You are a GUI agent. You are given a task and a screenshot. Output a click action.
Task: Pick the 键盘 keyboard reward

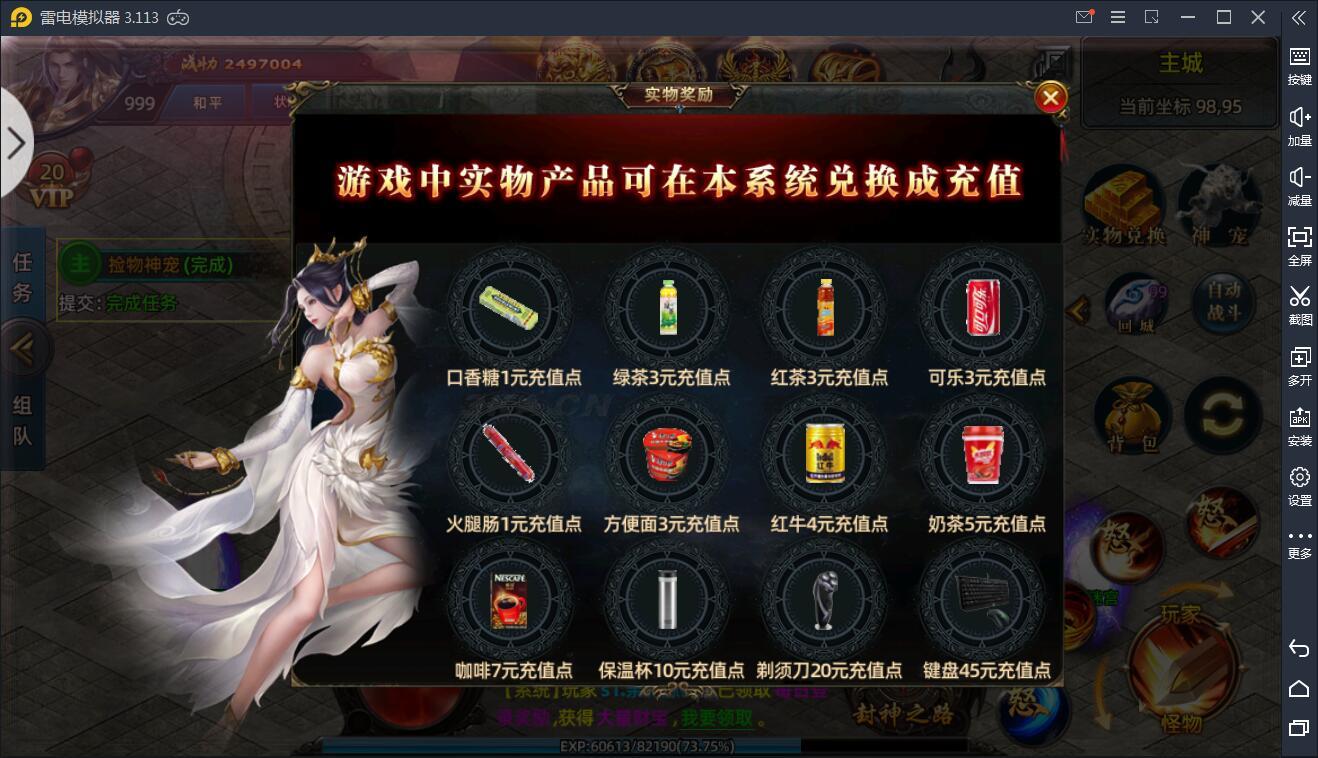(982, 600)
